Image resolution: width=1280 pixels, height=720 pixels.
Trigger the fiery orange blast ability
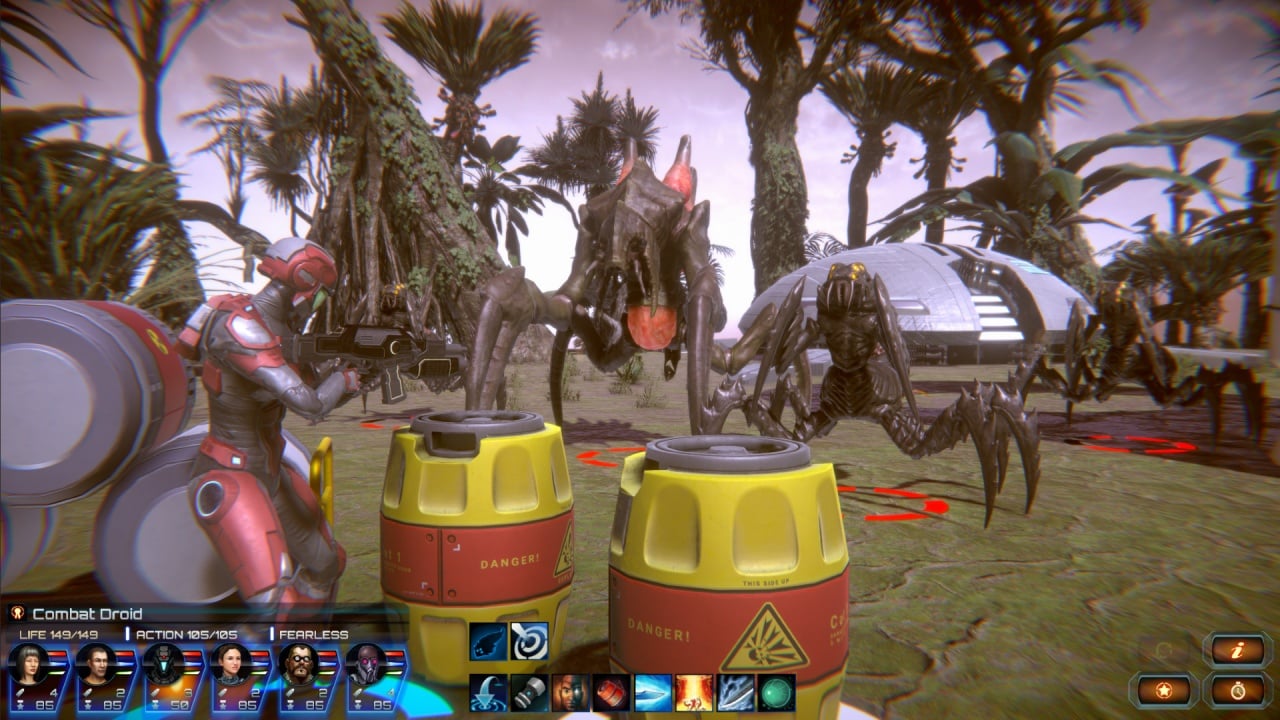tap(694, 692)
